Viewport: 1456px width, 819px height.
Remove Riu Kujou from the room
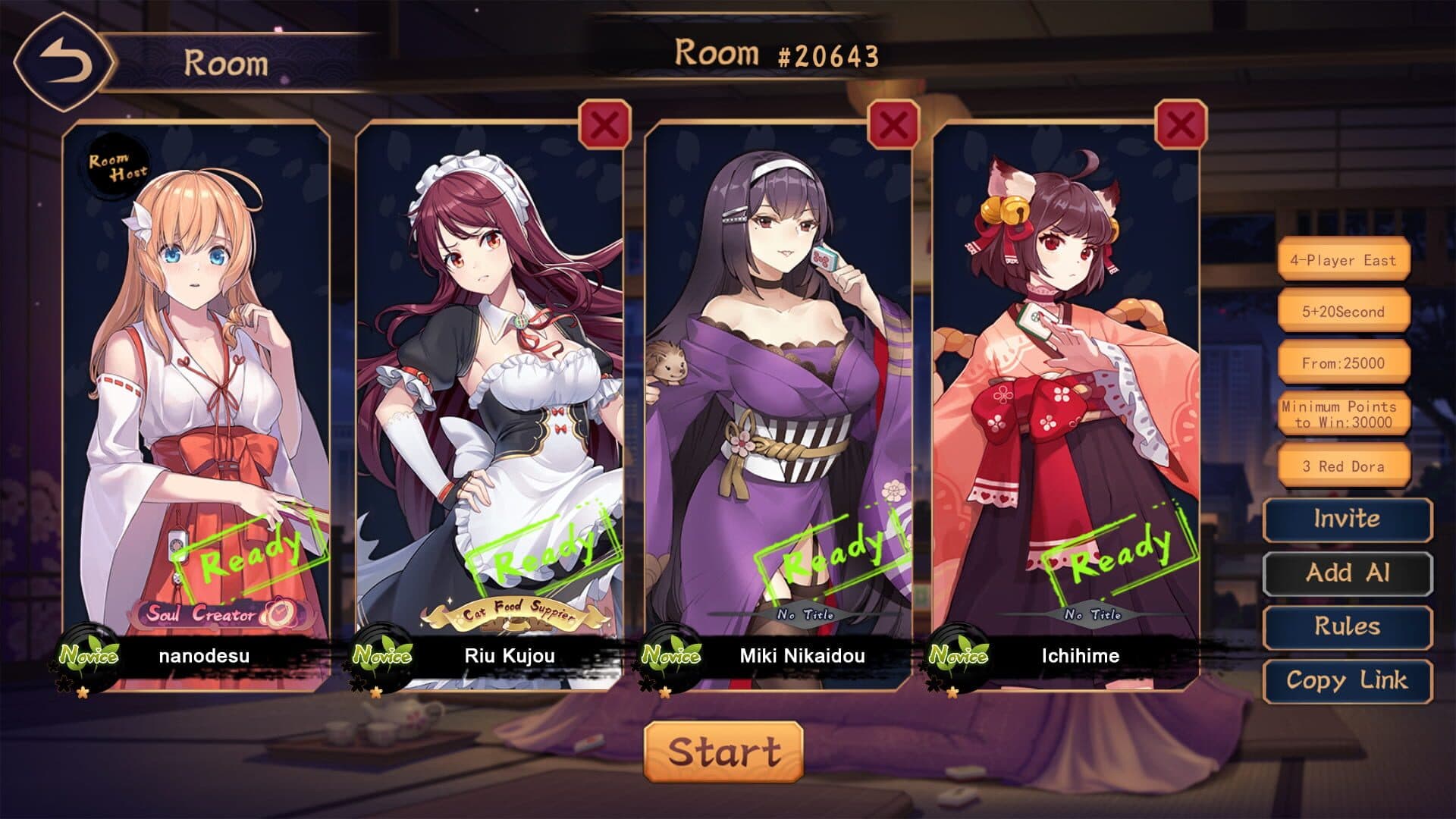tap(604, 124)
